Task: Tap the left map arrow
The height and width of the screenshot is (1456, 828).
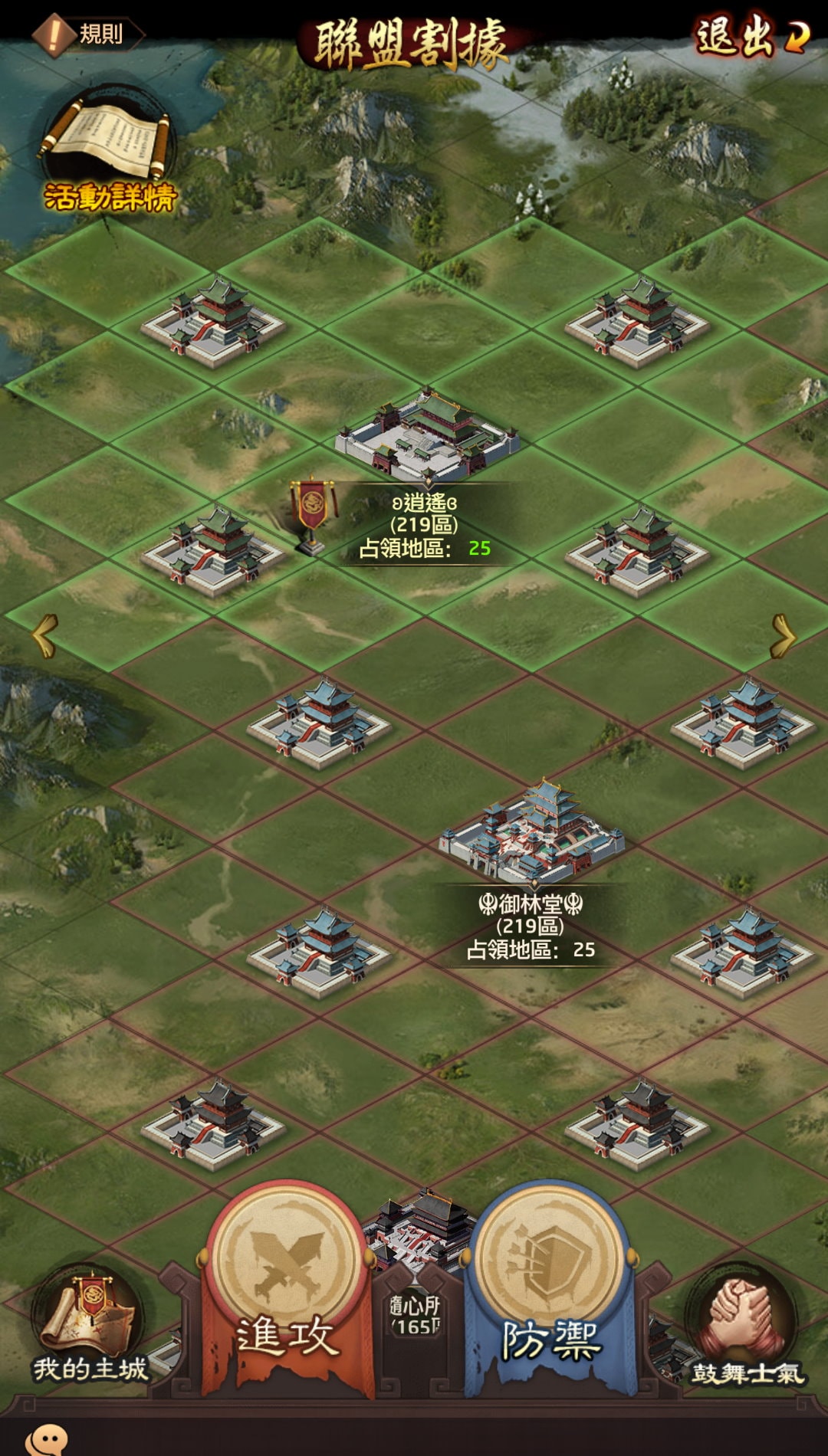Action: coord(44,635)
